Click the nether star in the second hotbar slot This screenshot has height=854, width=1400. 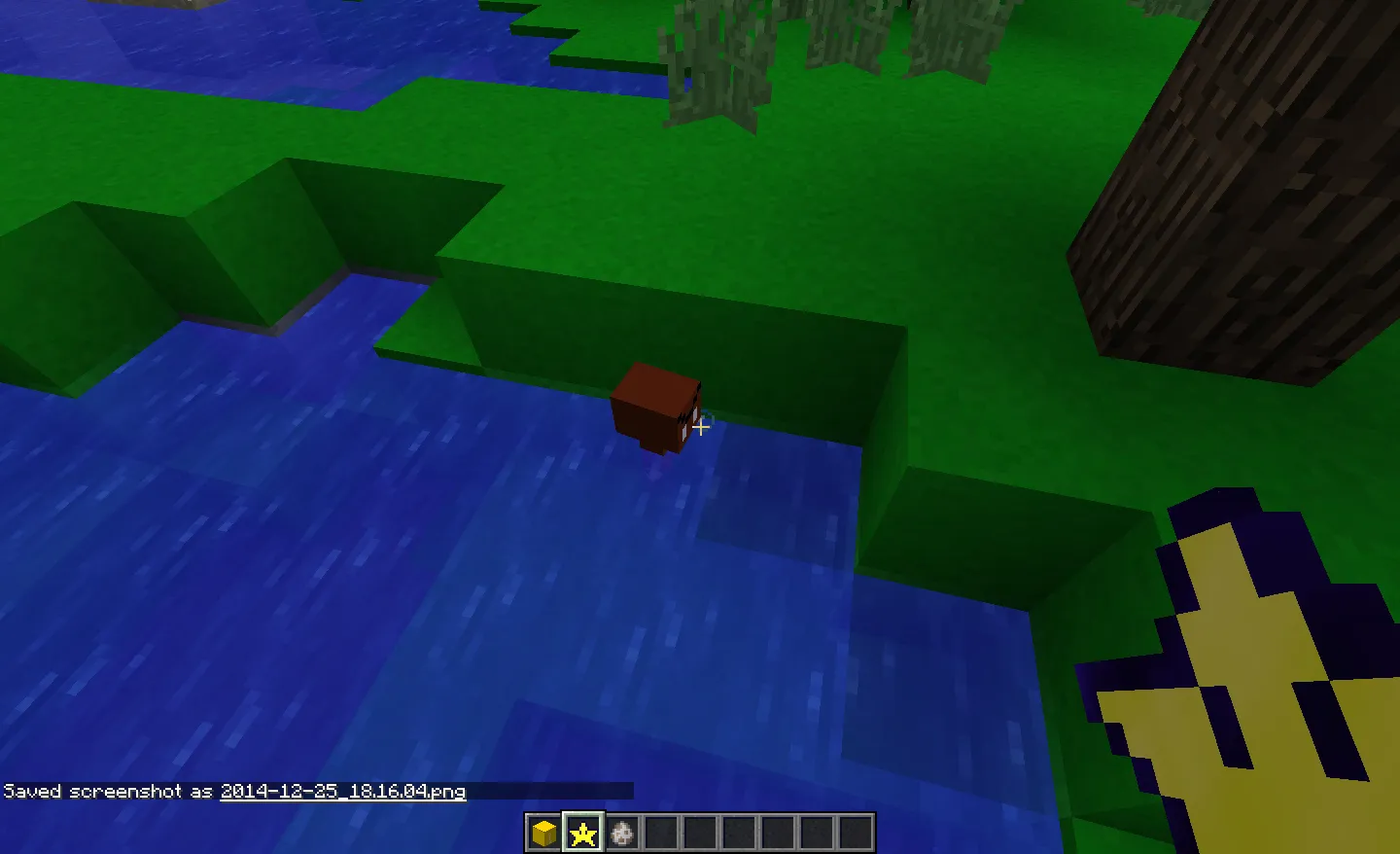(x=580, y=834)
